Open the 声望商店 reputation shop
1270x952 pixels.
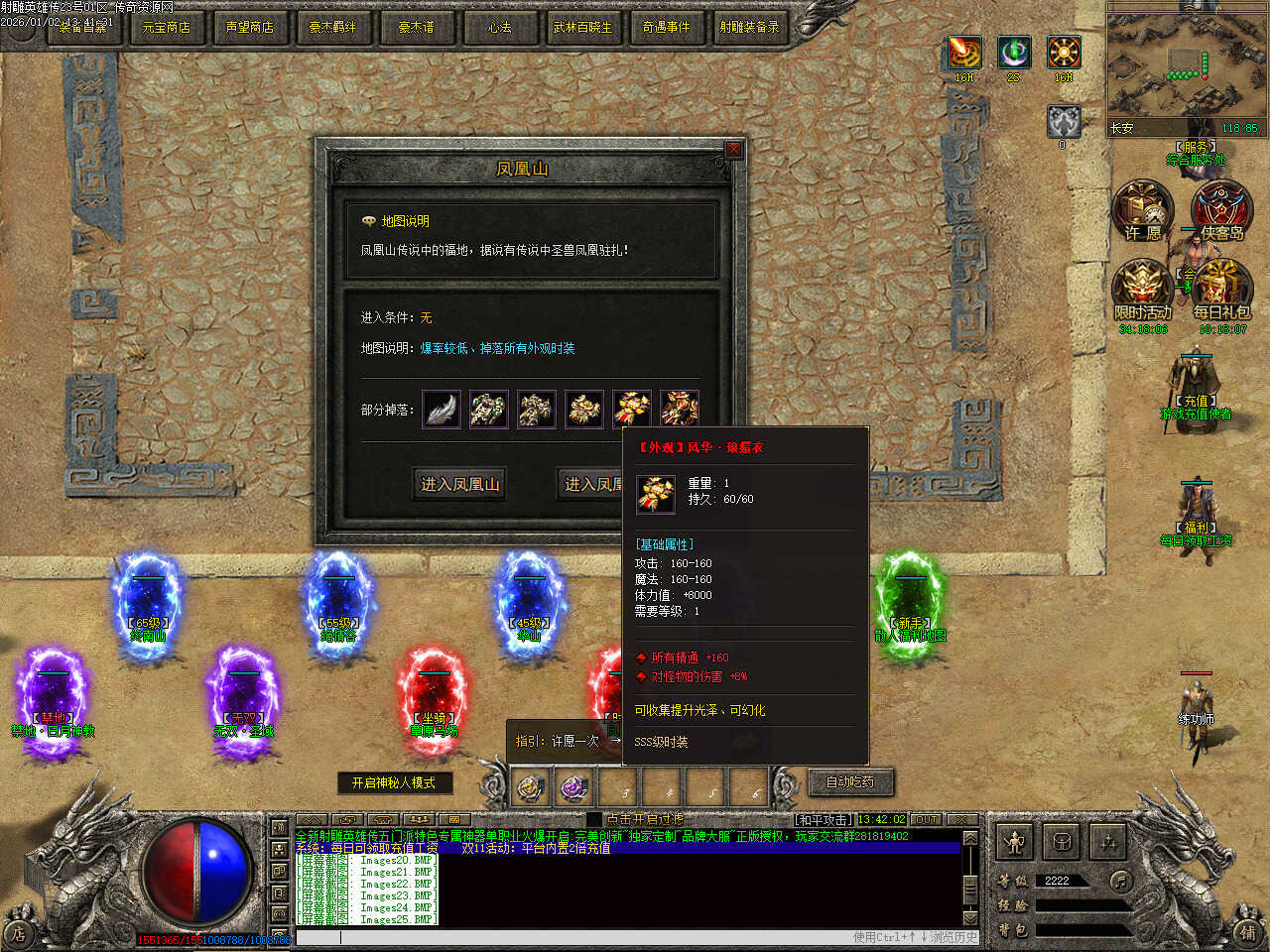tap(249, 27)
